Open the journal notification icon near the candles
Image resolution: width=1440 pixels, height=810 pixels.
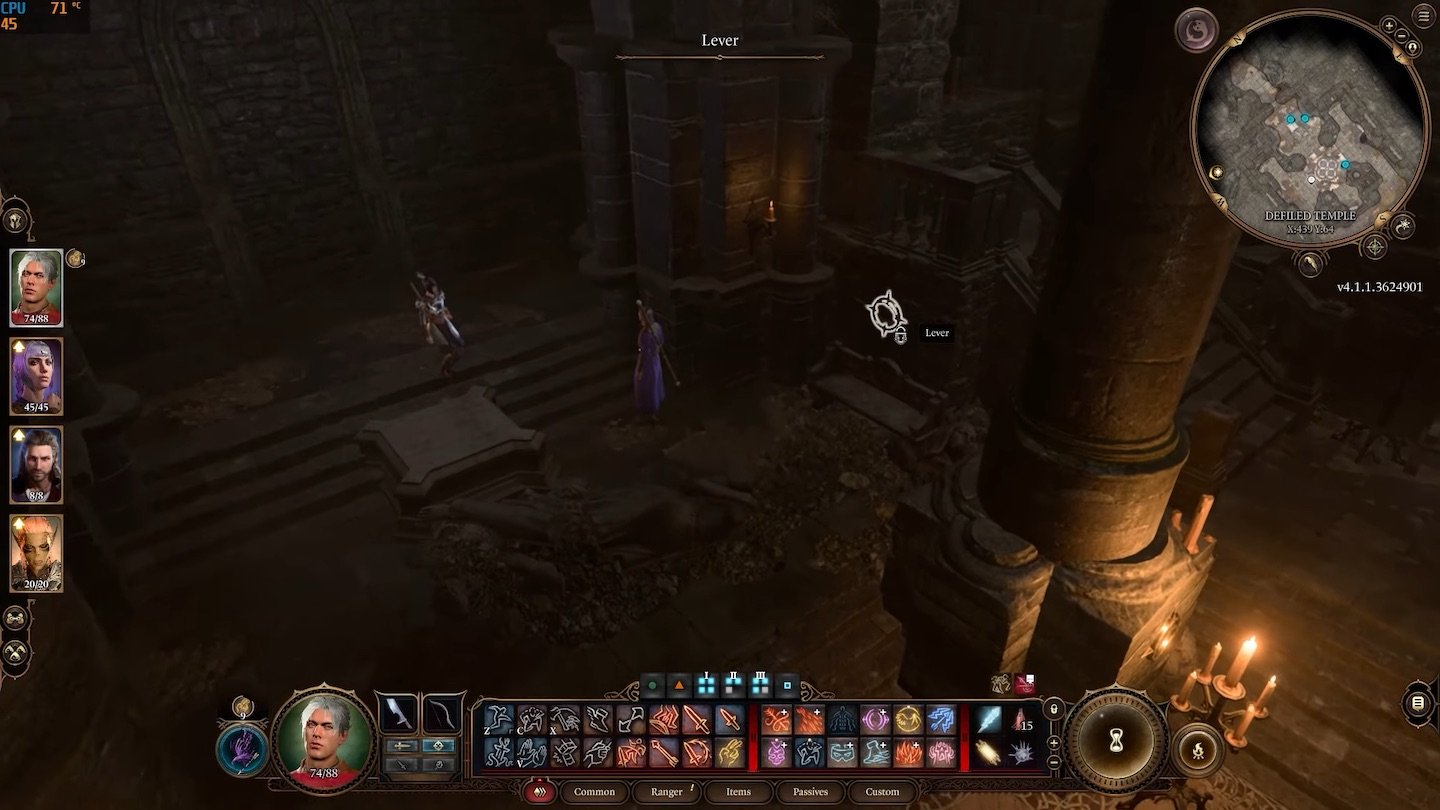(1024, 683)
